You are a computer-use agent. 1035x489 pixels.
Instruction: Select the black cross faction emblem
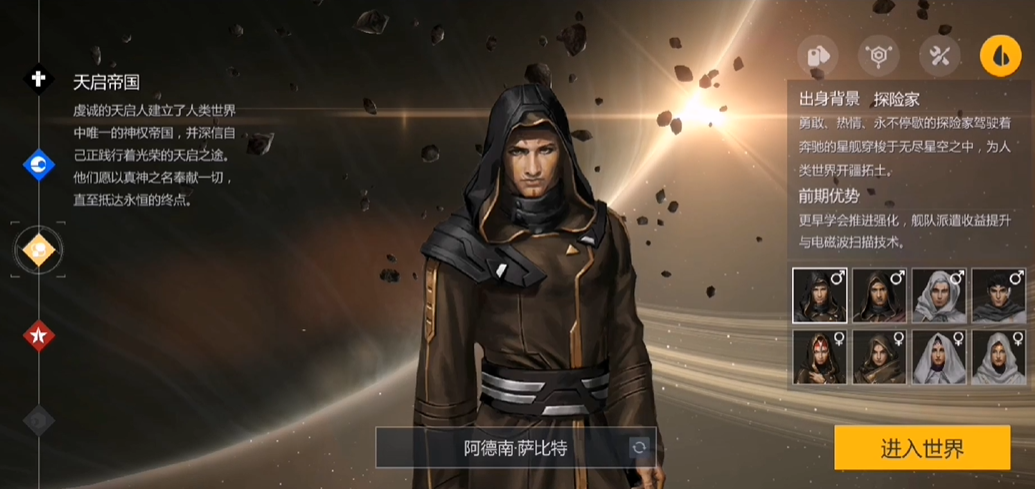[39, 79]
